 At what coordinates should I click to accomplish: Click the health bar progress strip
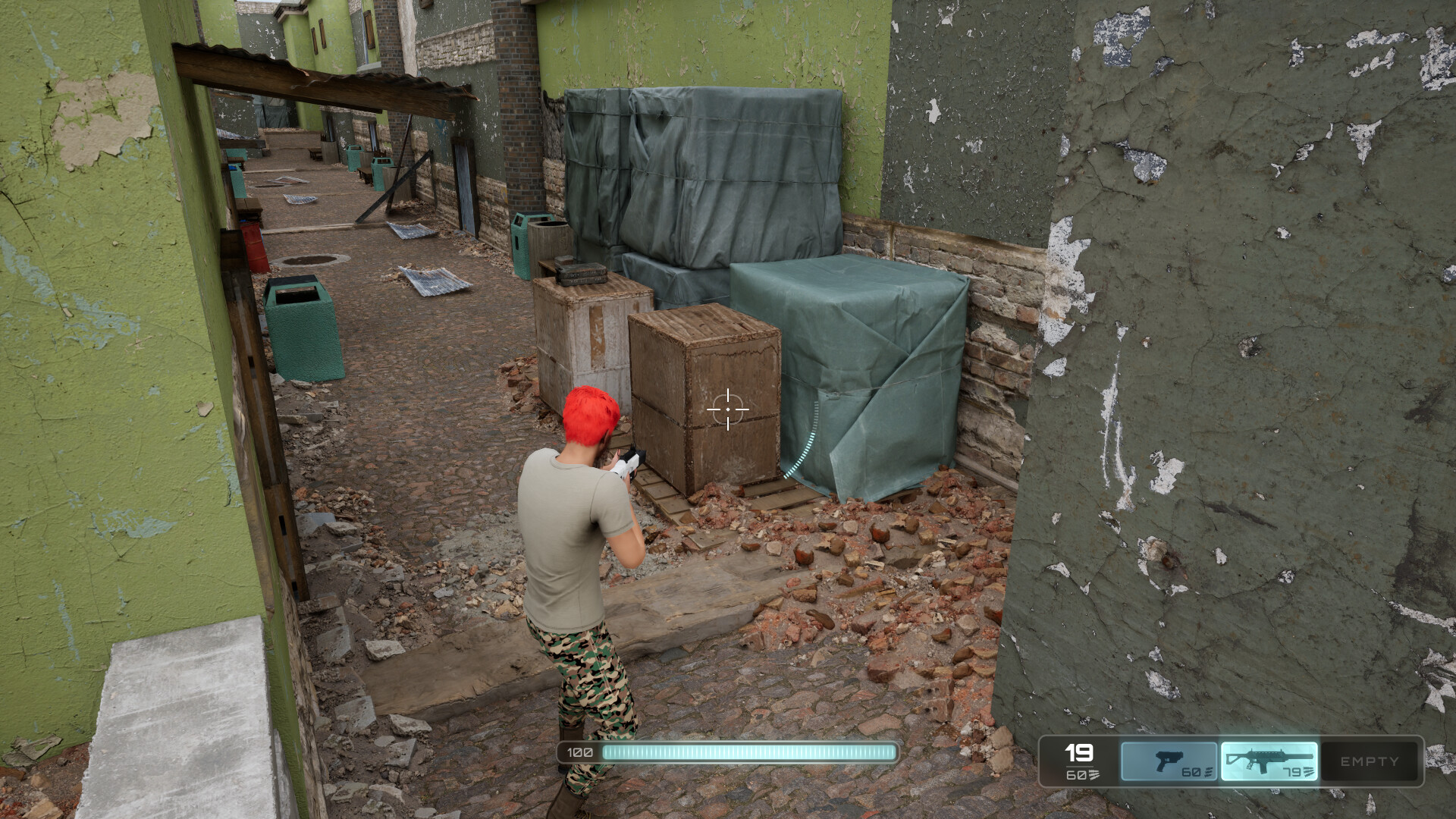click(x=747, y=753)
